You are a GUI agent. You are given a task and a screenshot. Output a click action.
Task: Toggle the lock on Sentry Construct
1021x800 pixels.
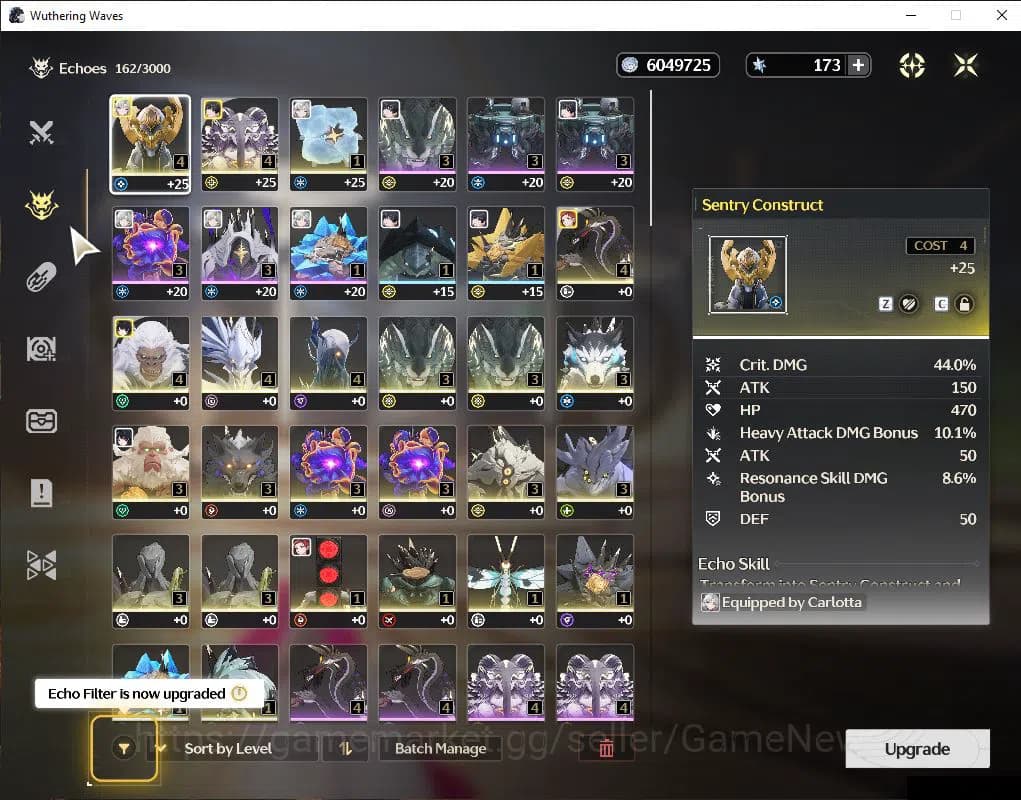(x=964, y=304)
